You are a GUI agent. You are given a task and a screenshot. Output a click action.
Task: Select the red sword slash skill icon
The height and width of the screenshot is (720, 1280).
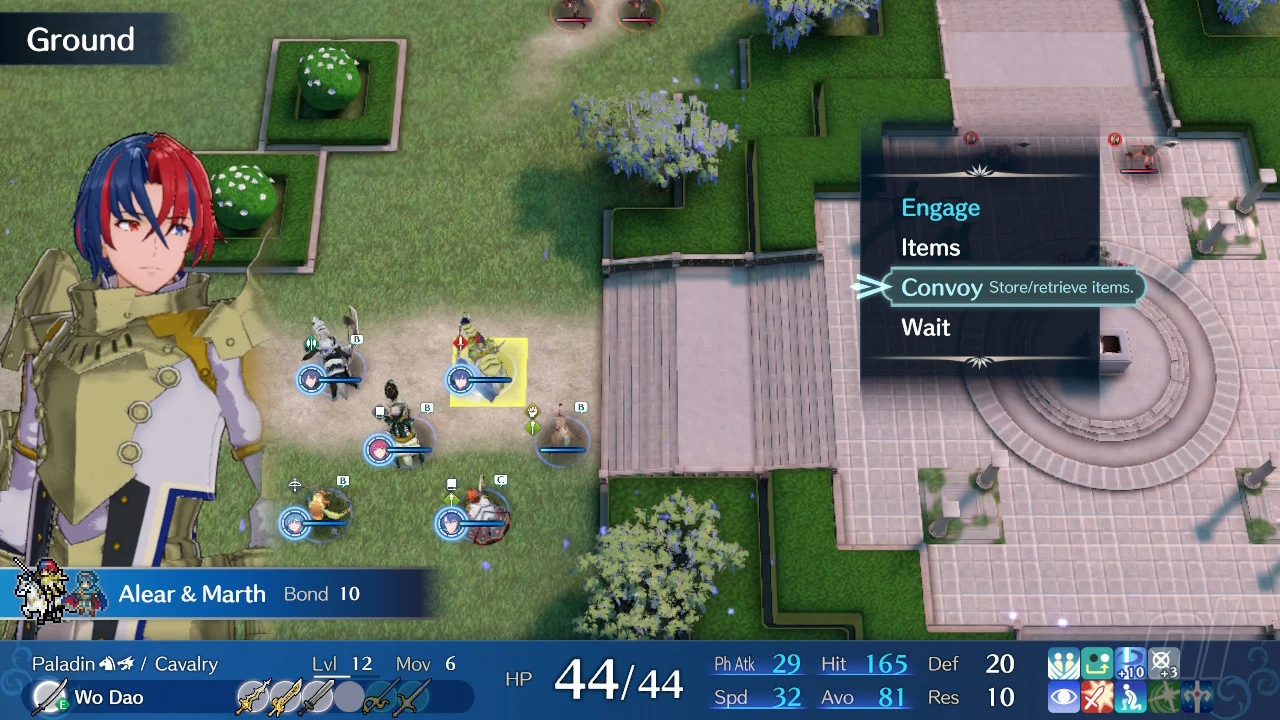click(1097, 697)
